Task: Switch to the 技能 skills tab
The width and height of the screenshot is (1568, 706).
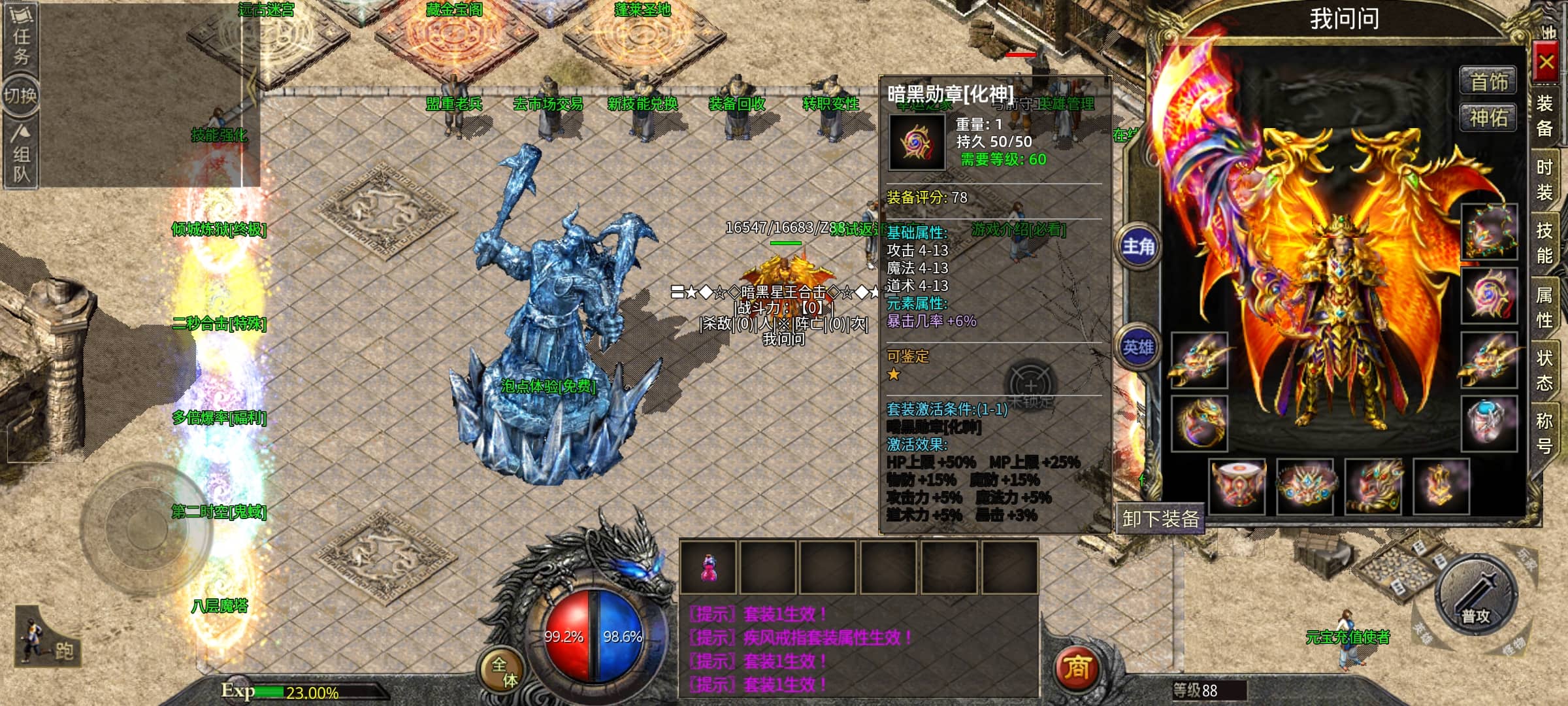Action: pos(1544,243)
